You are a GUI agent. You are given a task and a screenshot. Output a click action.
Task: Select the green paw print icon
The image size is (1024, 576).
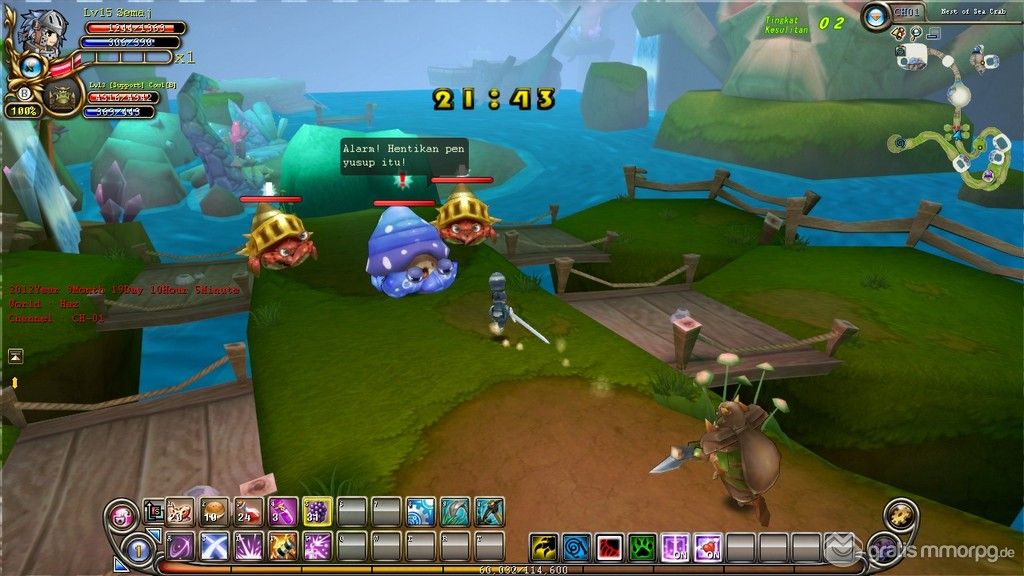coord(642,548)
